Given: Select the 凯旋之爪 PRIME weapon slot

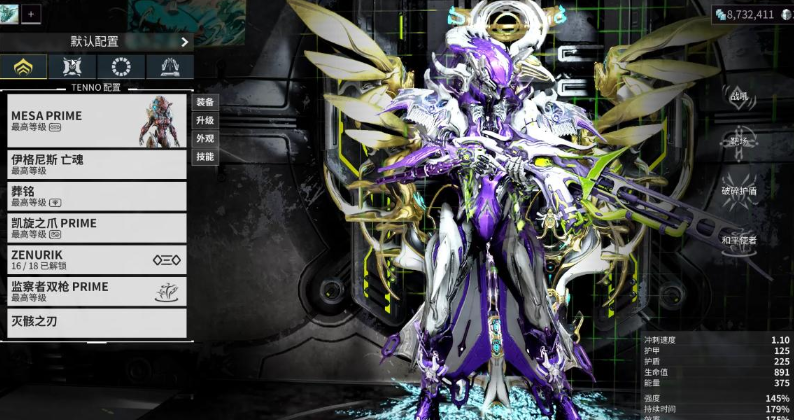Looking at the screenshot, I should tap(97, 227).
